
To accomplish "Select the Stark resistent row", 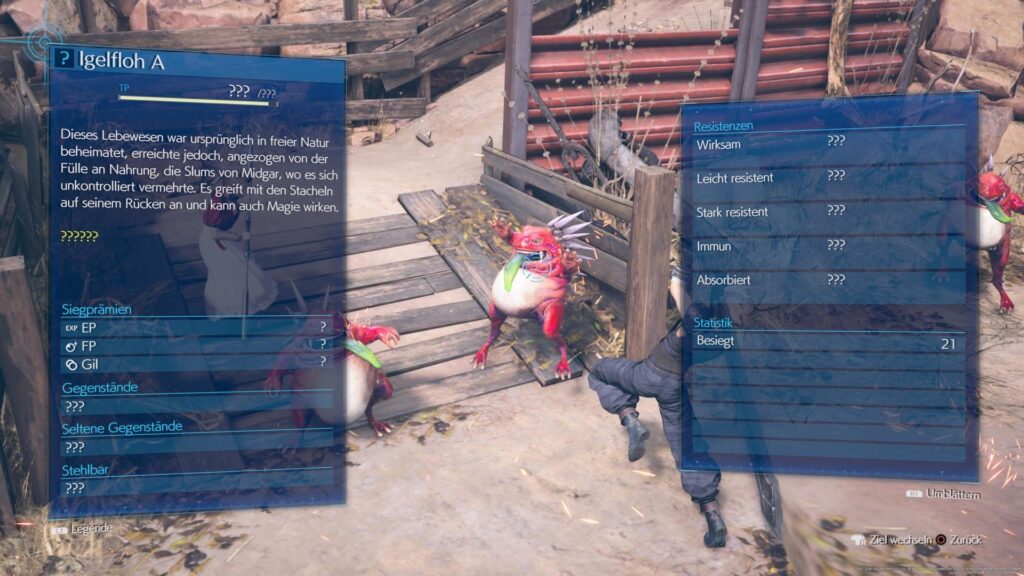I will pyautogui.click(x=828, y=211).
